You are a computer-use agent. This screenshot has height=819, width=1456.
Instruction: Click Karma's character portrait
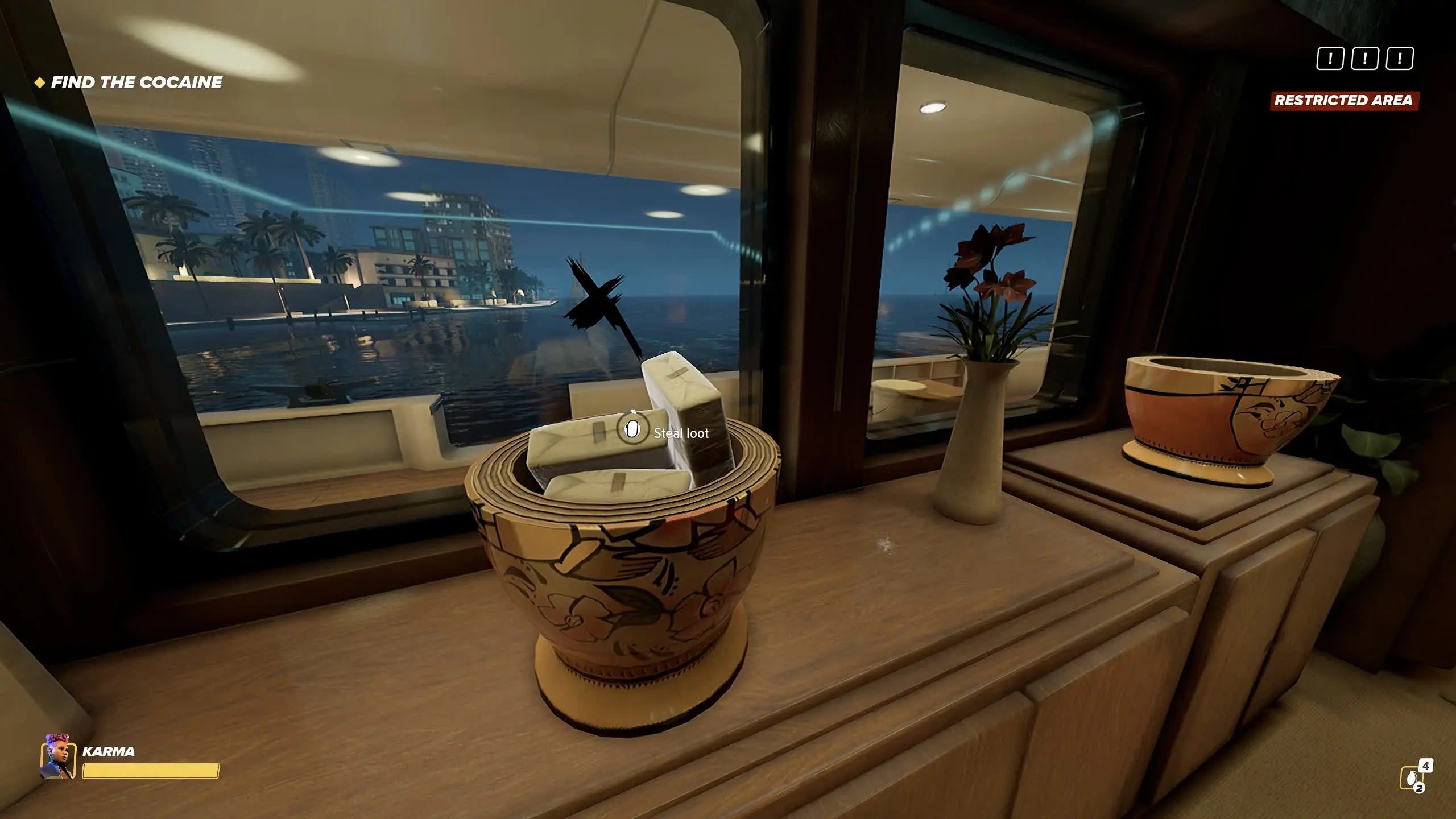click(x=58, y=757)
